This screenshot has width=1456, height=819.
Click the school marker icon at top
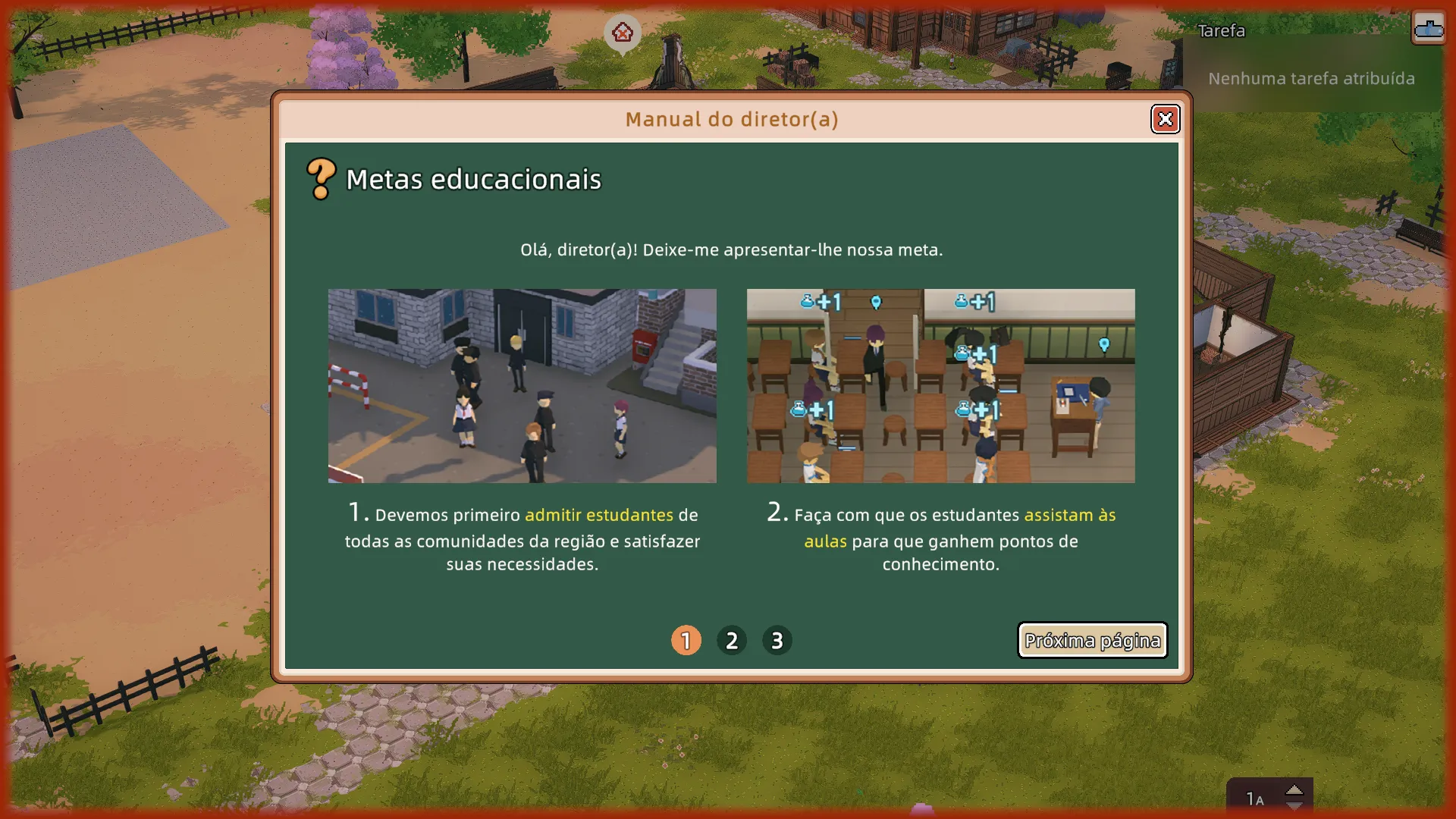(x=623, y=33)
